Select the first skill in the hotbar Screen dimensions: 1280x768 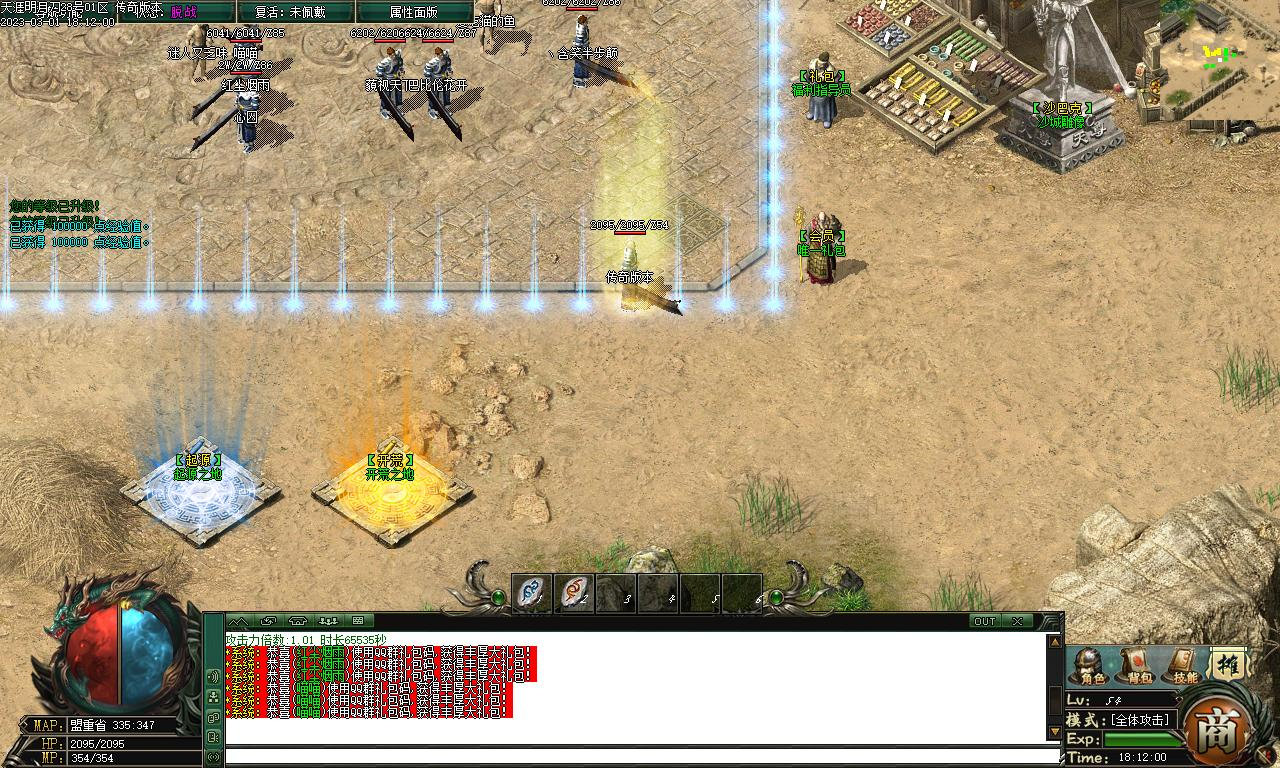tap(529, 592)
